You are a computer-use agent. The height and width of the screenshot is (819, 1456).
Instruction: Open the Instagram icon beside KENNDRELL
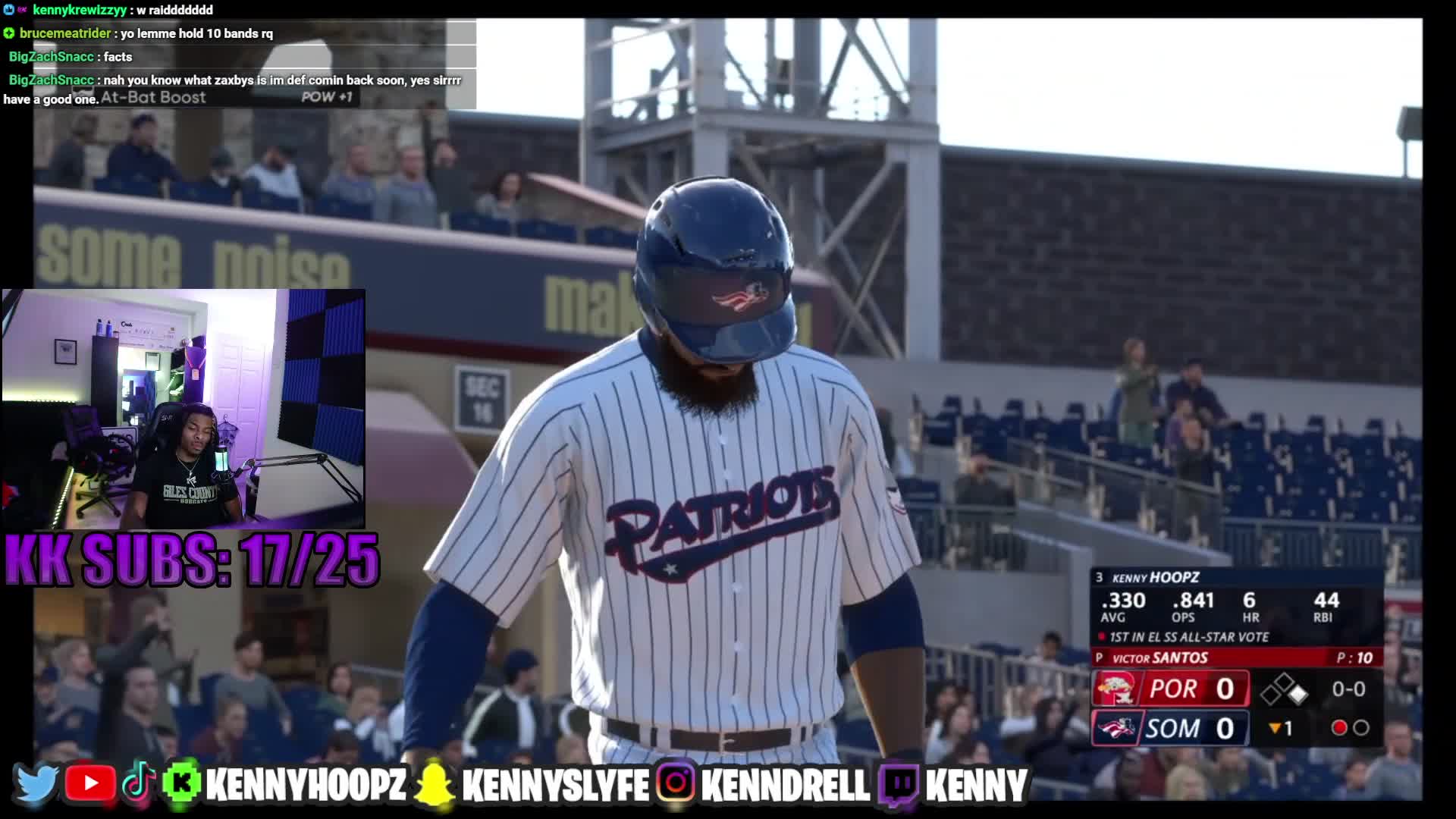pyautogui.click(x=676, y=784)
